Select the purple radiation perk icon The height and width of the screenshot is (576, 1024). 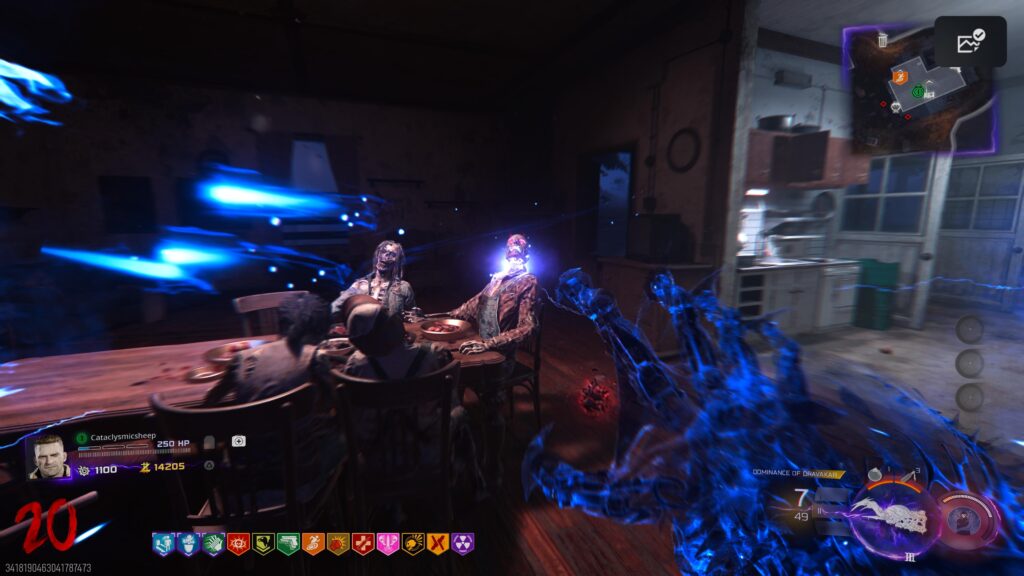pos(462,544)
